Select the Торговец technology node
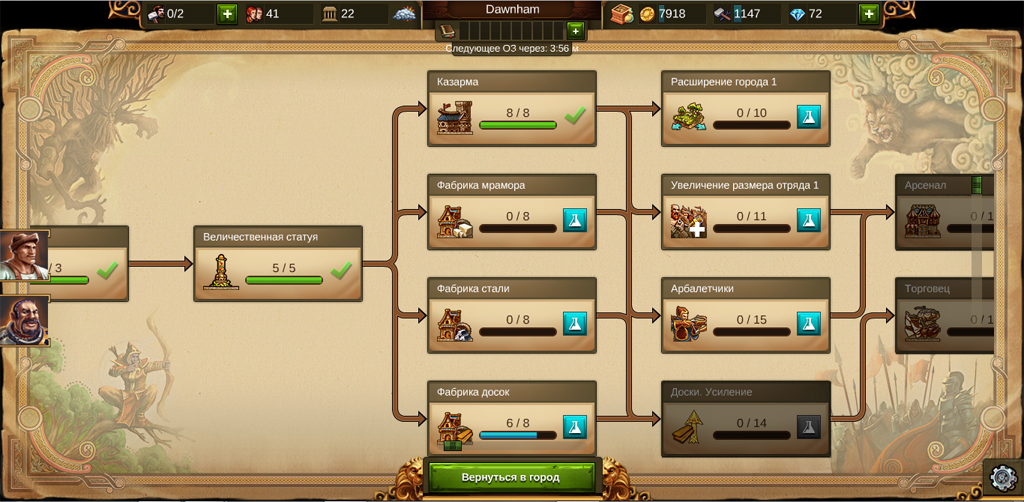This screenshot has height=502, width=1024. (945, 315)
